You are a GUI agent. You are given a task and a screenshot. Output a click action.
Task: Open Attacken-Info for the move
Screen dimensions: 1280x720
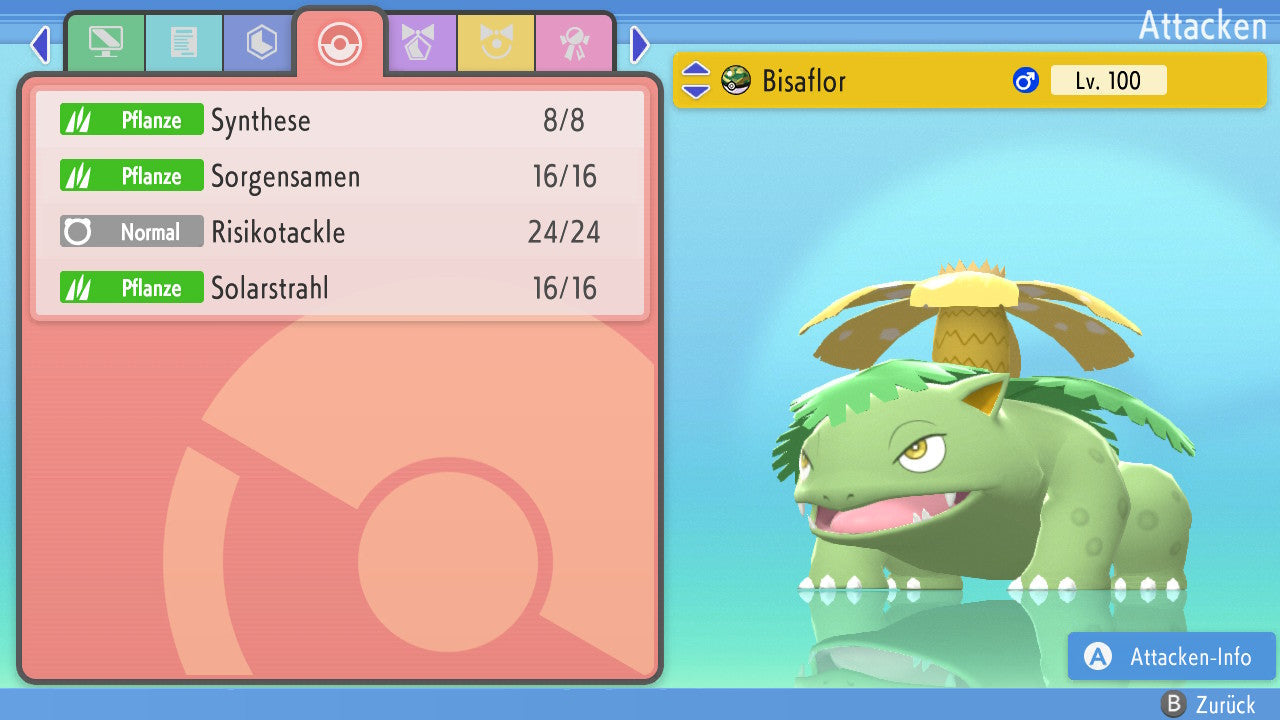[1171, 657]
